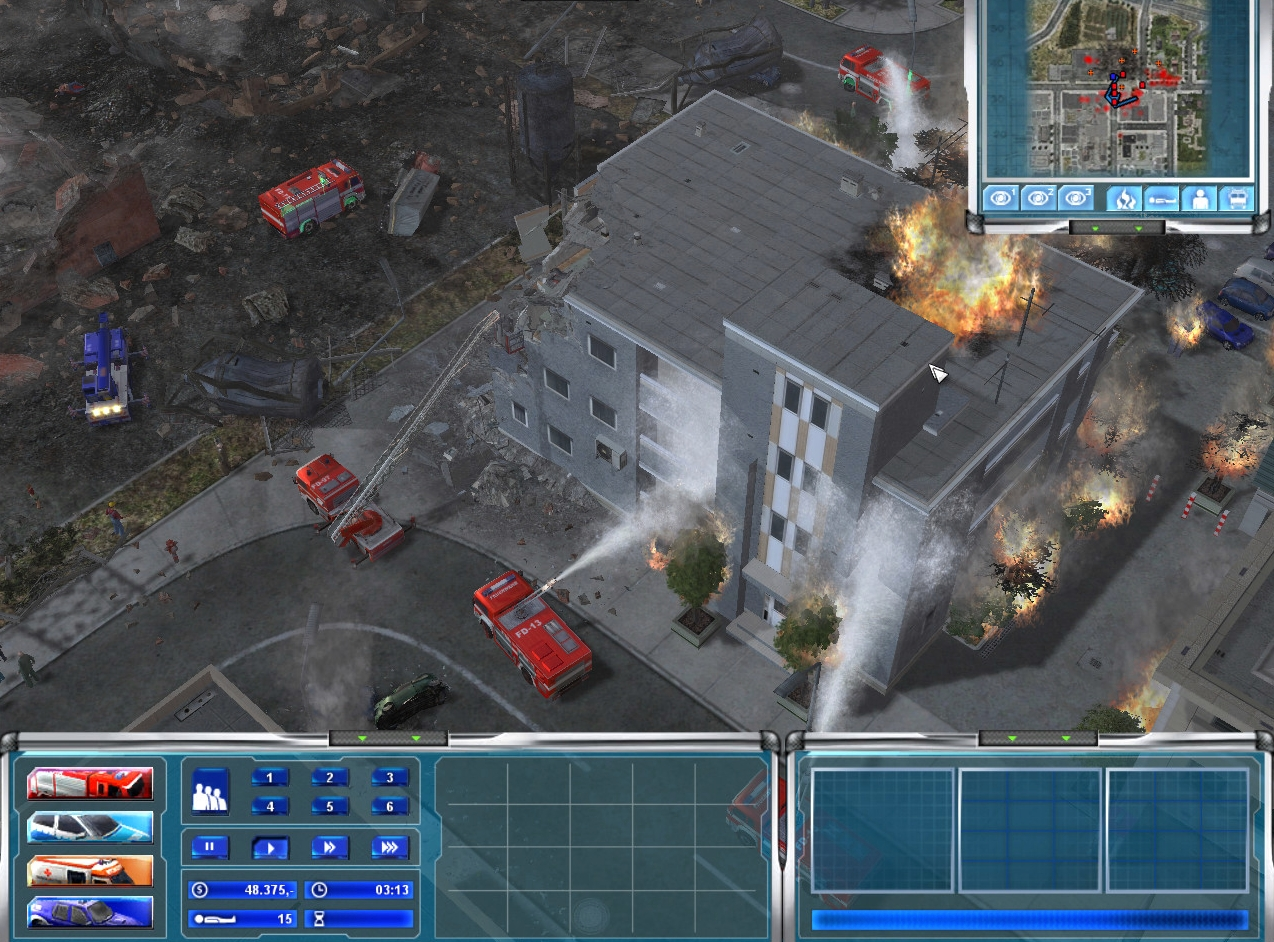Select unit group 6
The height and width of the screenshot is (942, 1274).
[390, 806]
